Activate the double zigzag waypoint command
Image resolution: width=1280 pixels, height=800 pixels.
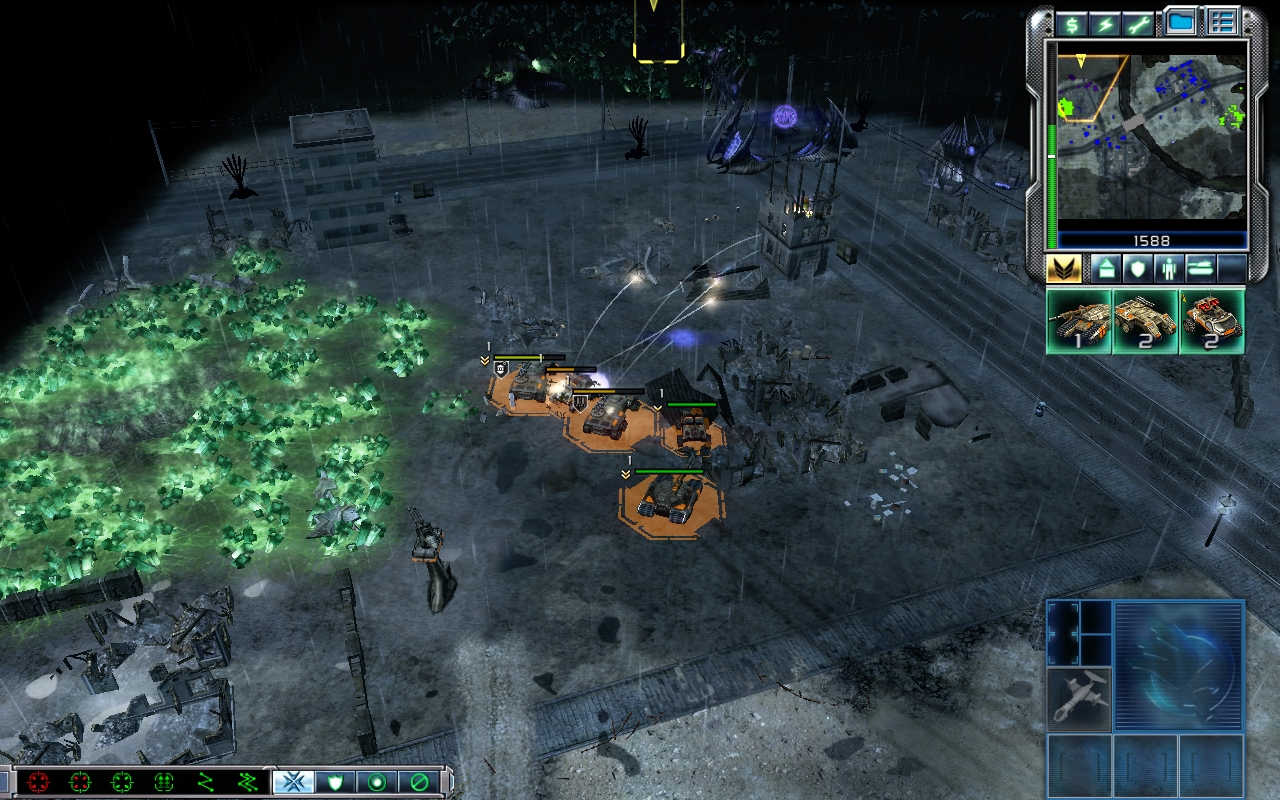pyautogui.click(x=247, y=782)
